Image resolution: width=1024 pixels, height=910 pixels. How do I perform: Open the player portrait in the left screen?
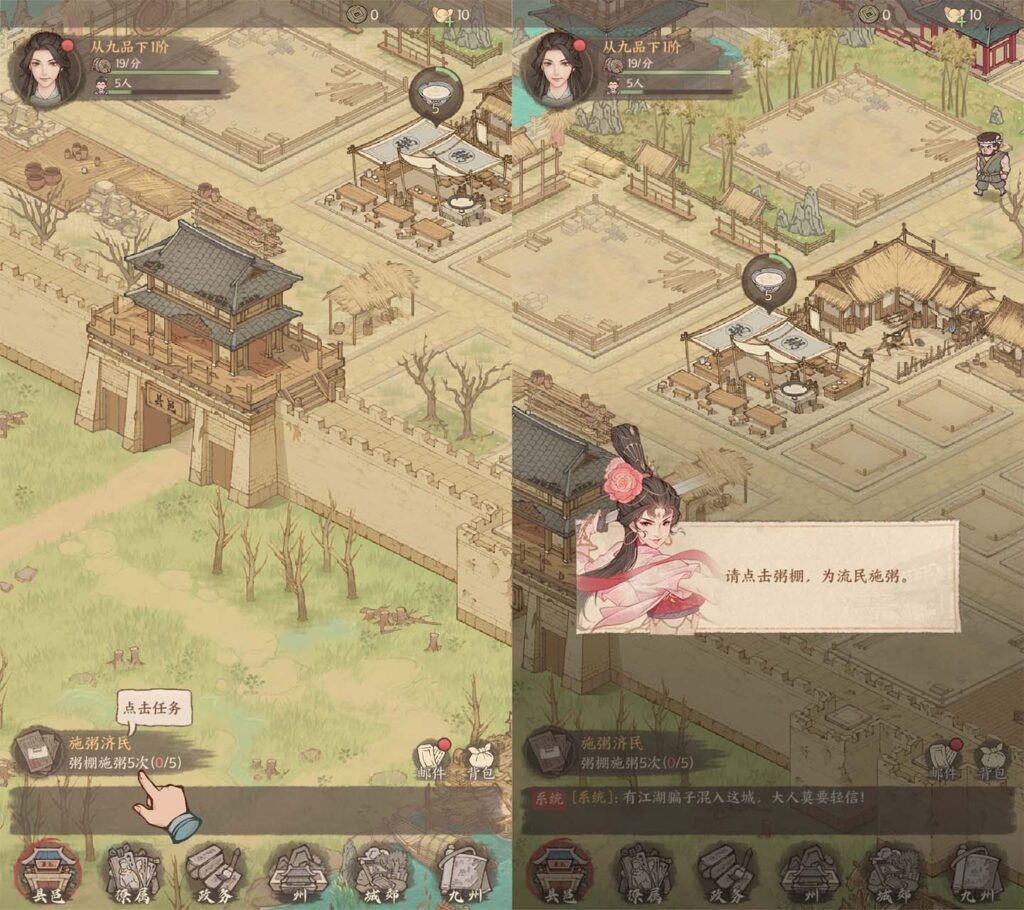point(45,68)
